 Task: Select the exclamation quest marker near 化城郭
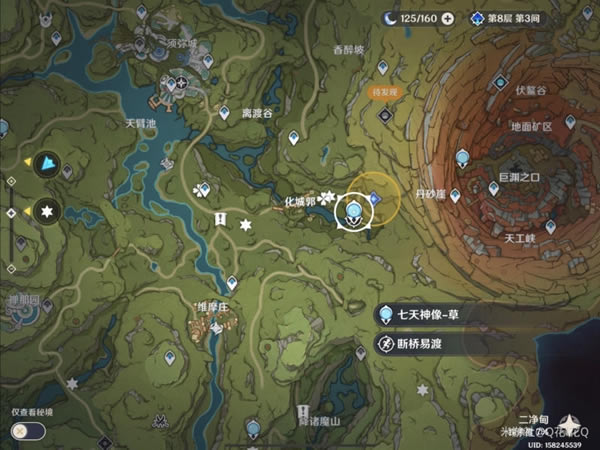(220, 220)
